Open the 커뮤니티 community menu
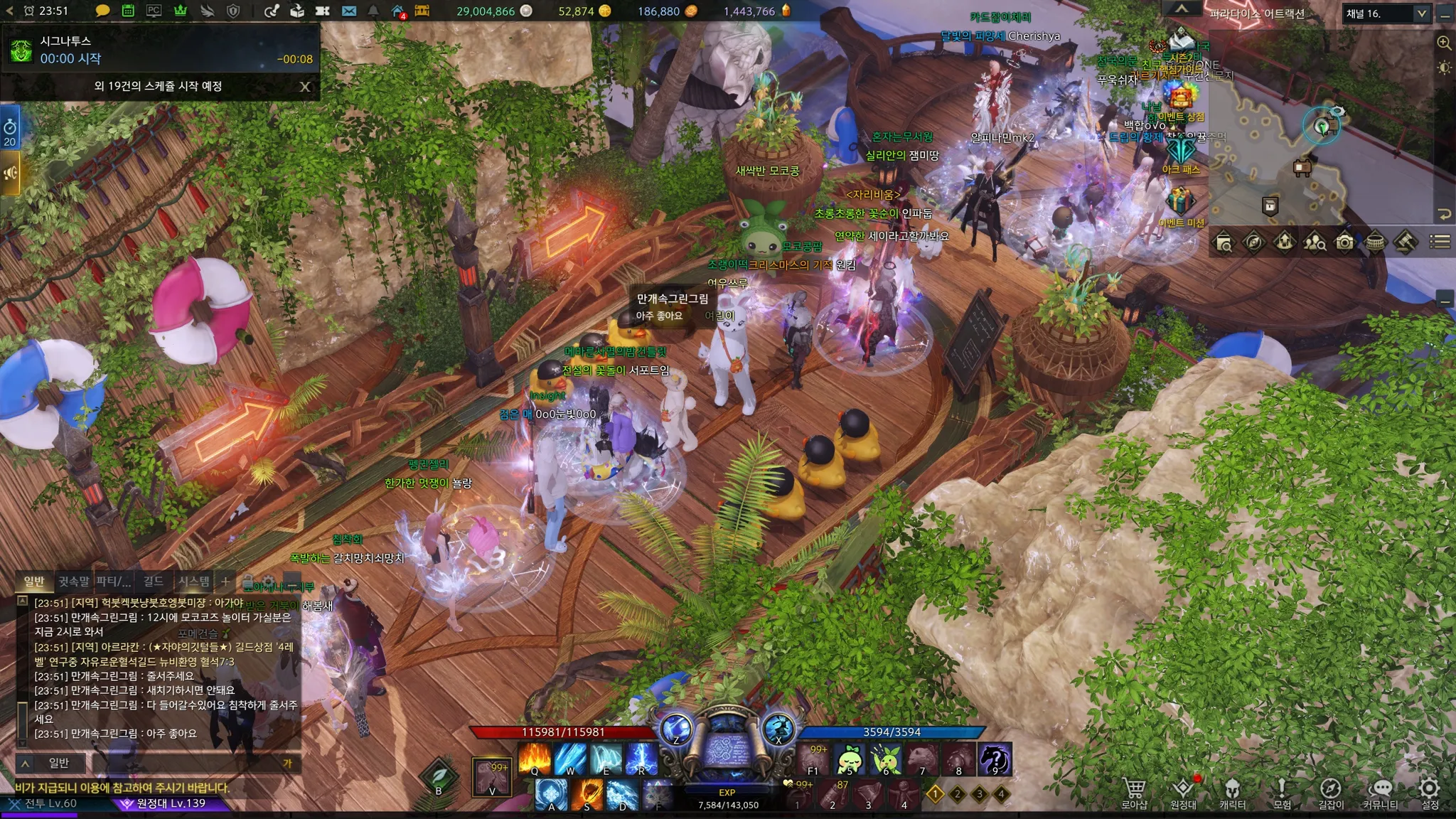Viewport: 1456px width, 819px height. point(1380,793)
